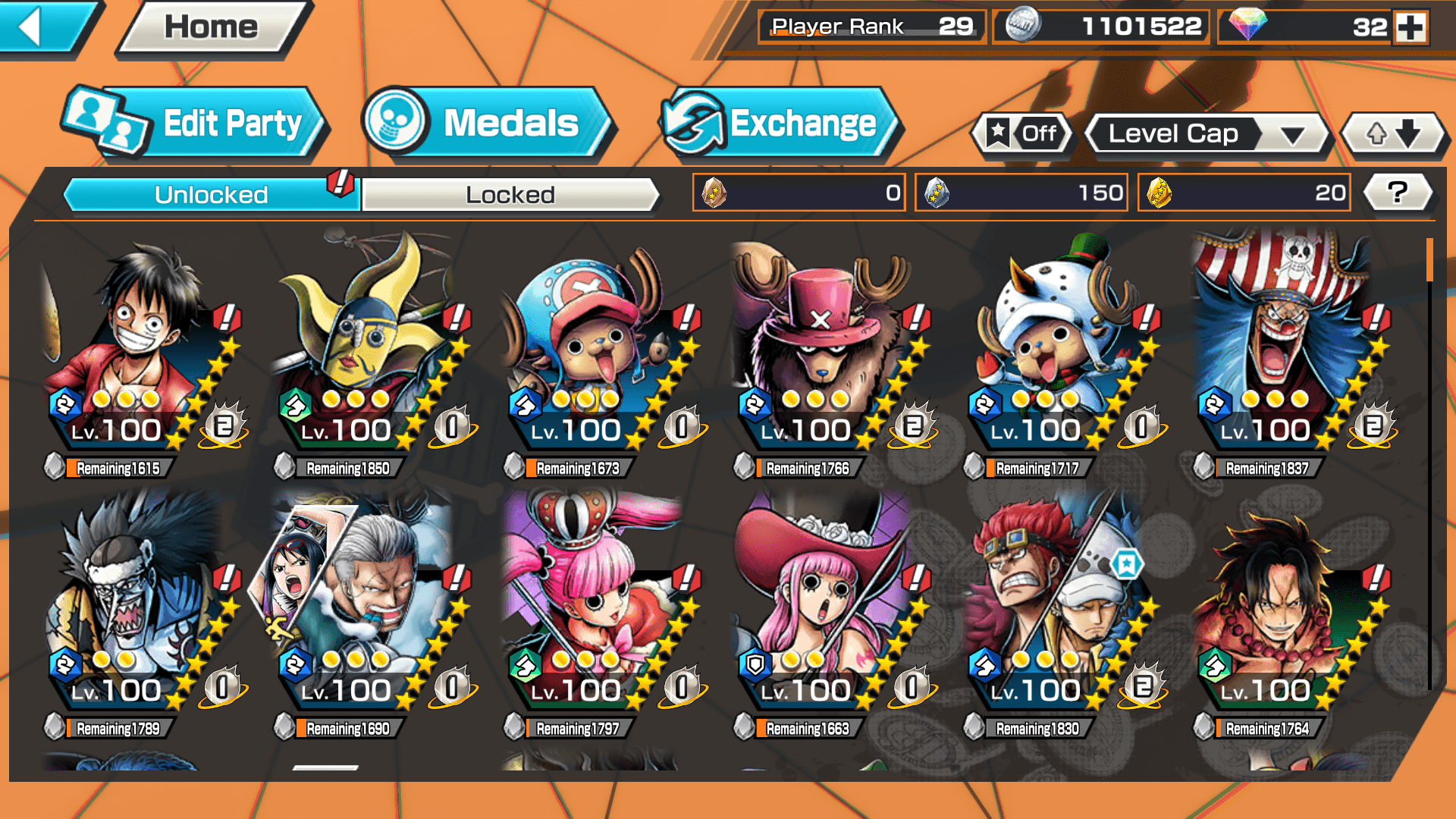Open the Level Cap sort dropdown
This screenshot has height=819, width=1456.
[x=1207, y=134]
